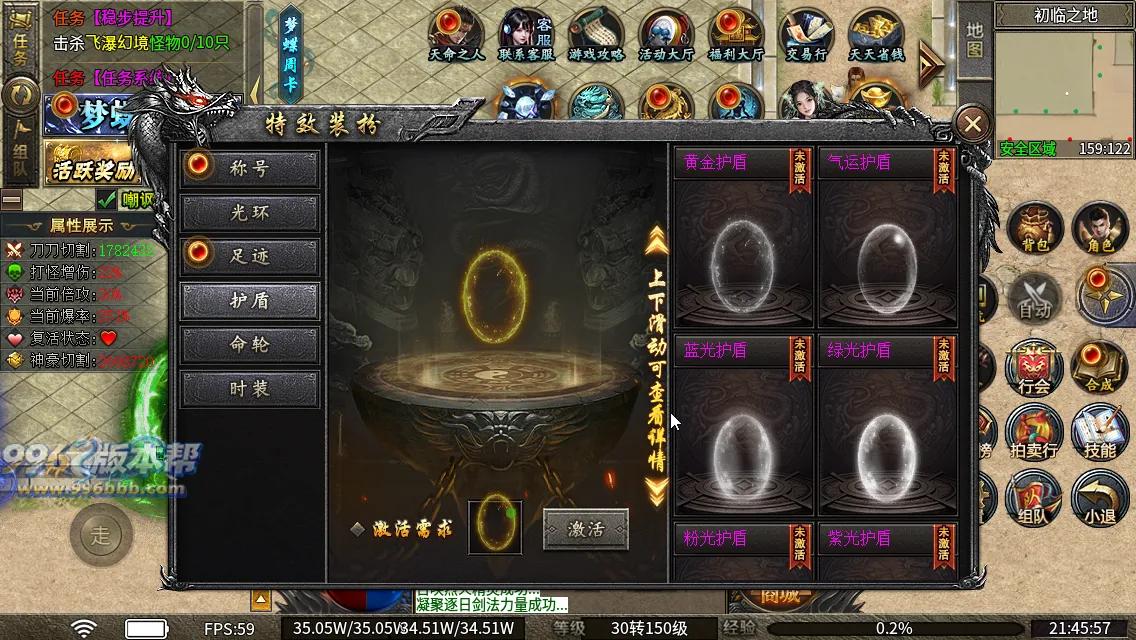
Task: Open the 光环 category
Action: (x=250, y=212)
